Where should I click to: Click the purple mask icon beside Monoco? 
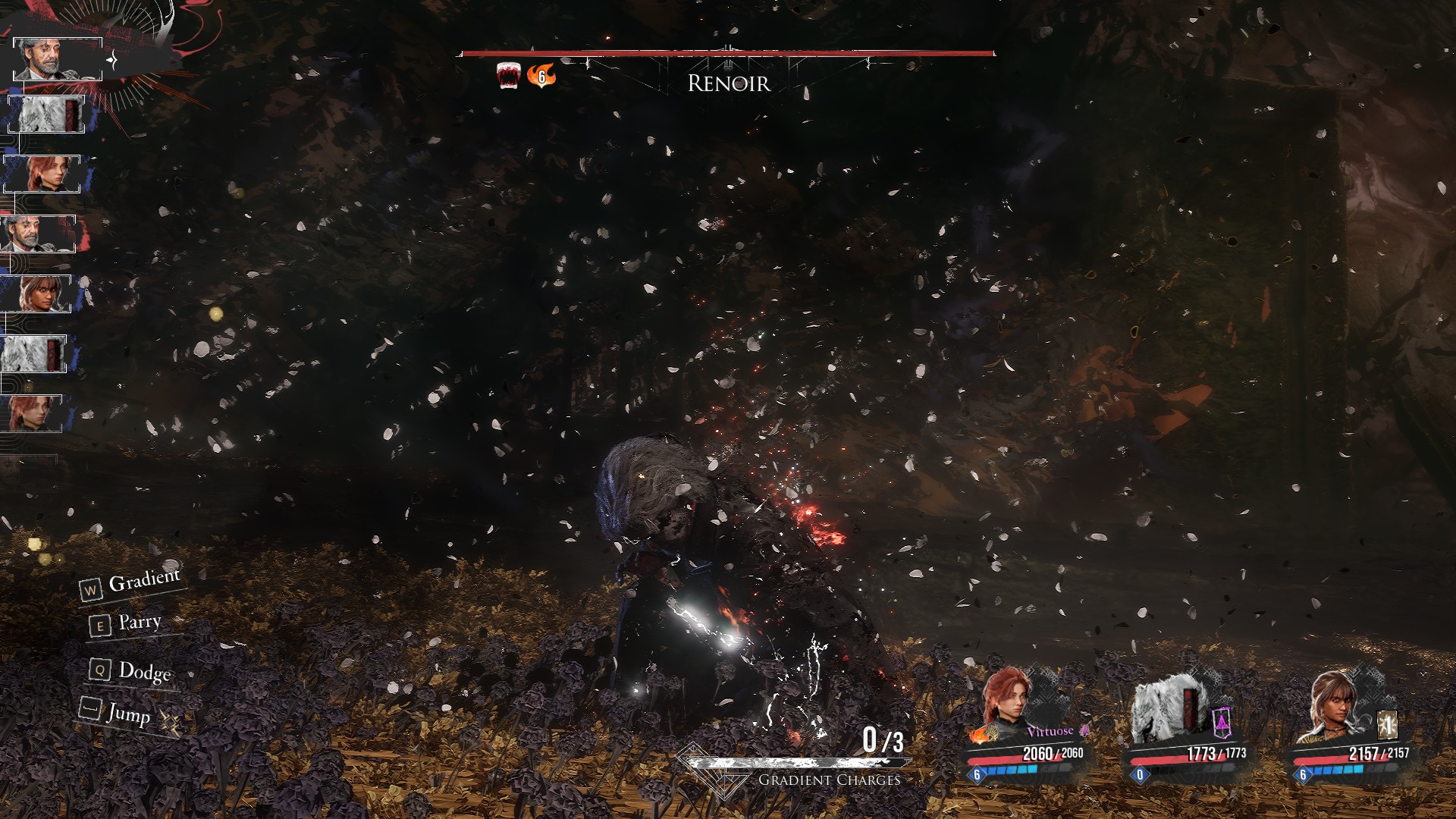pyautogui.click(x=1221, y=723)
